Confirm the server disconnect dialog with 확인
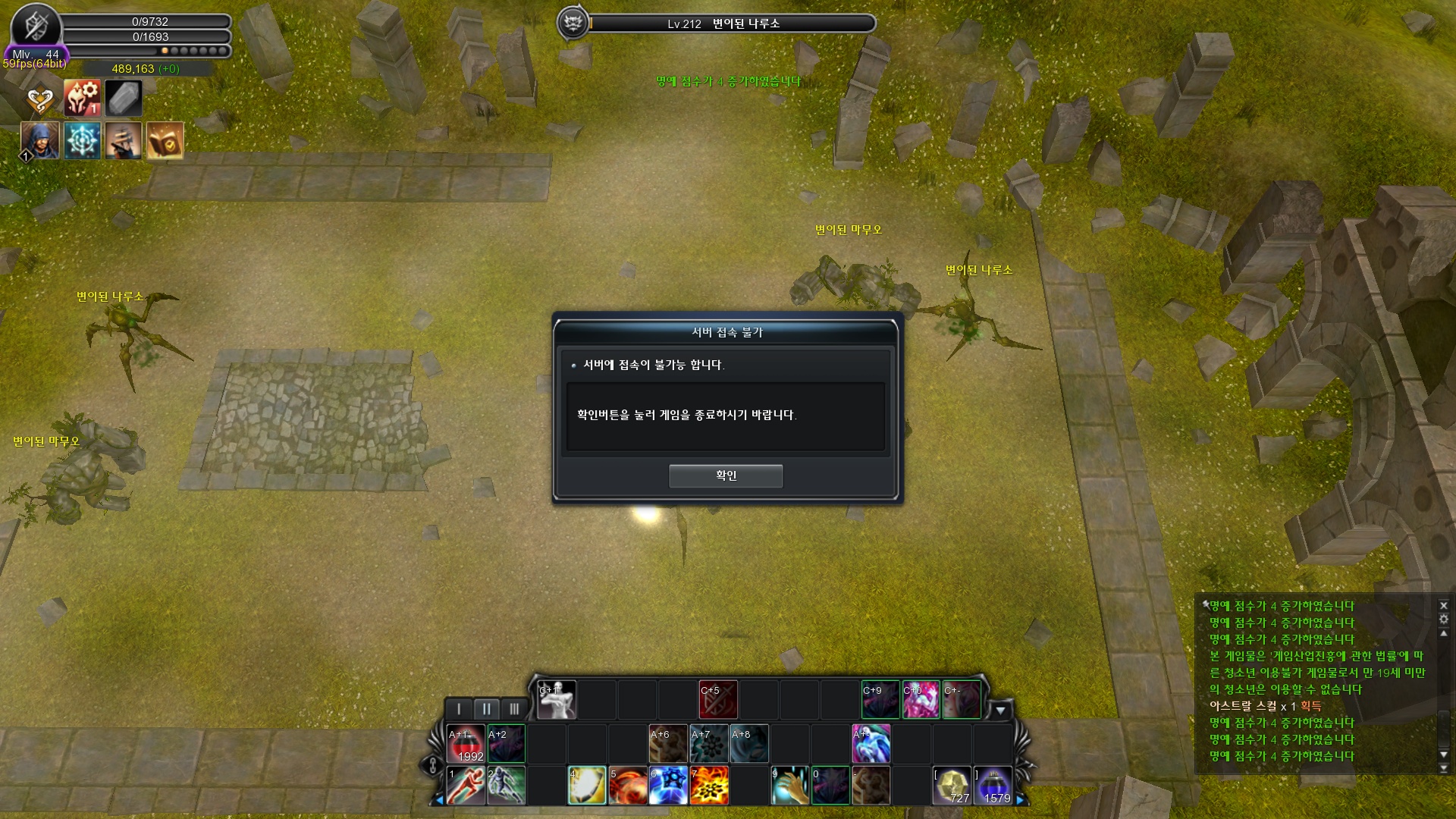 coord(725,475)
